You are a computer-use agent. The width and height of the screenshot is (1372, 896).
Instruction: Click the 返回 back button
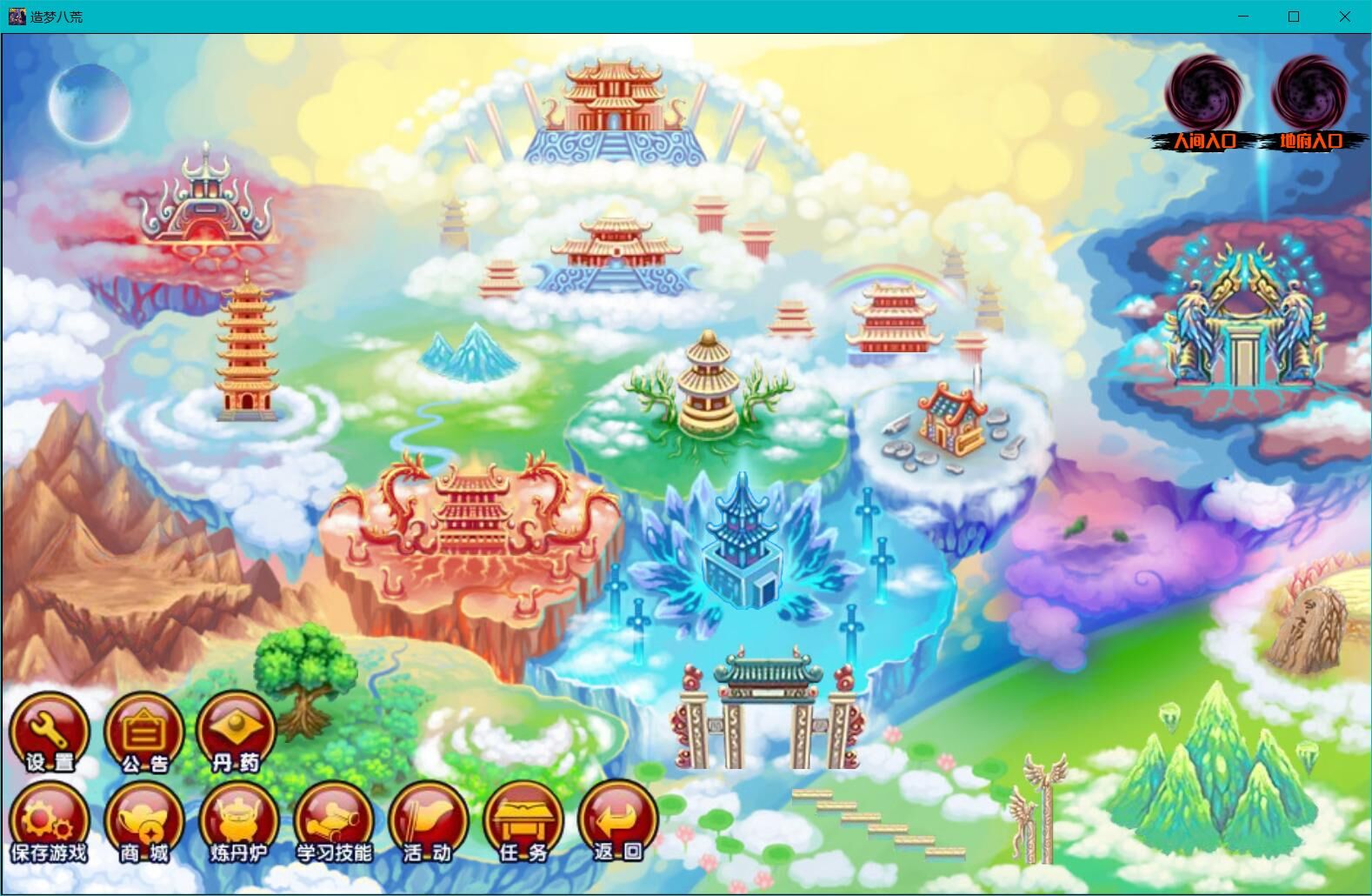617,823
